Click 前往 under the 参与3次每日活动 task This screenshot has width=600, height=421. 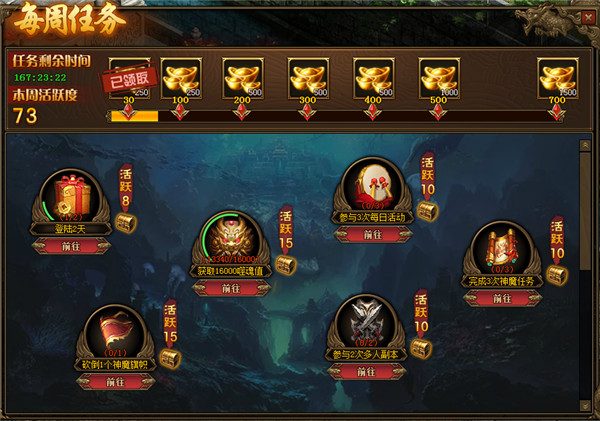(x=373, y=235)
